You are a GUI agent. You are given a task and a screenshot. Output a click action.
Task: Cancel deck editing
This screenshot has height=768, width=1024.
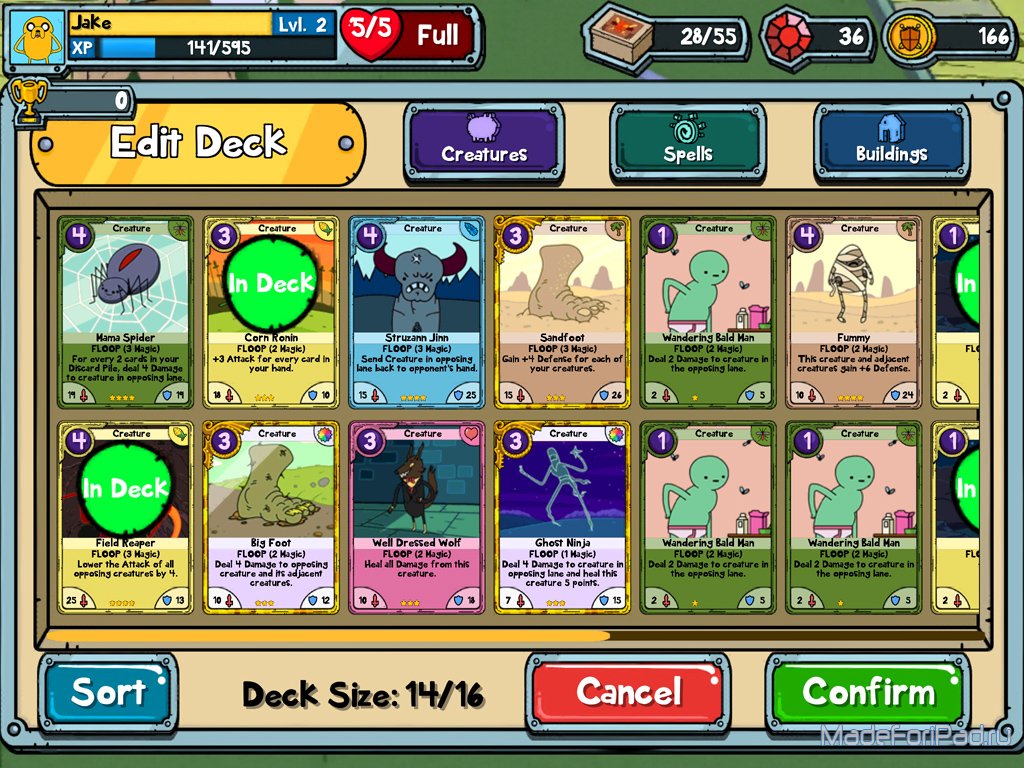(x=628, y=692)
